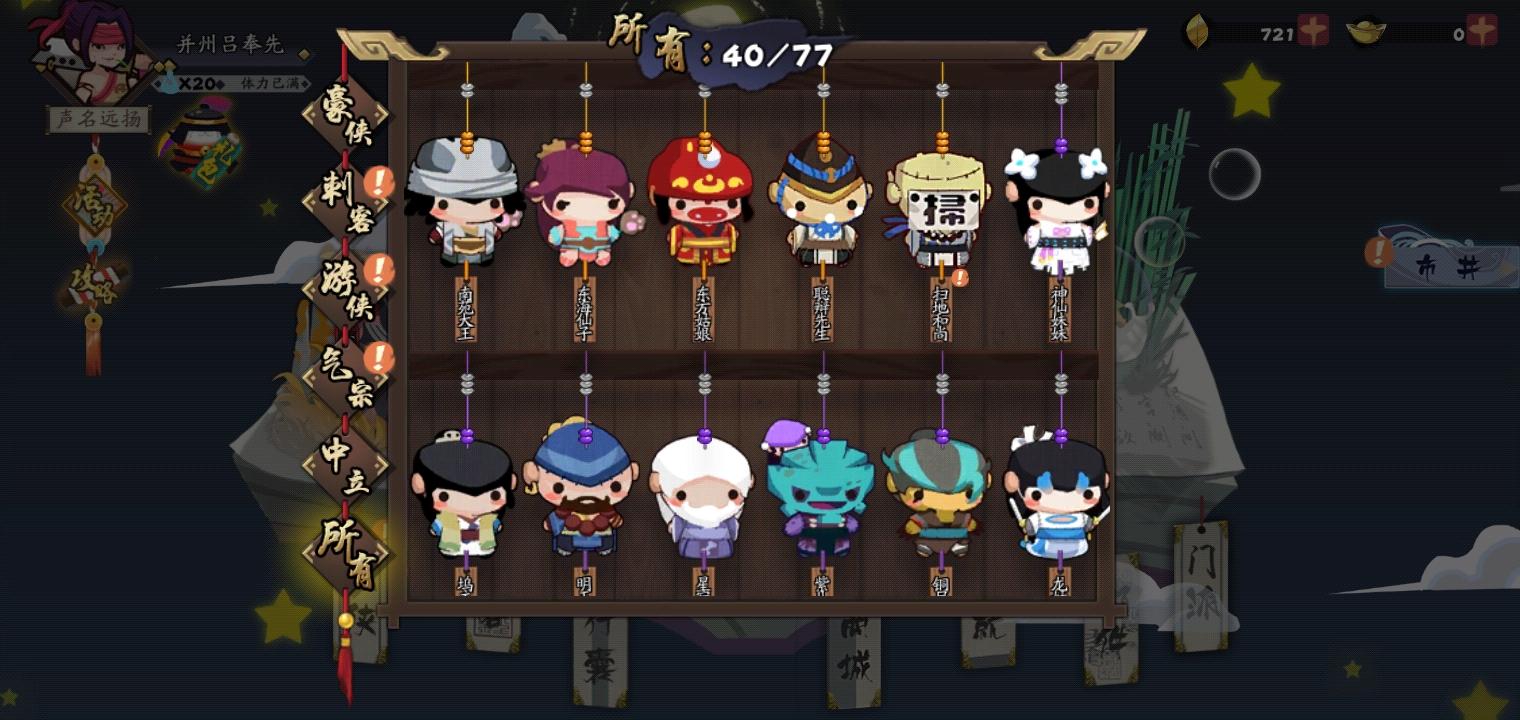
Task: Tap the exclamation badge on 游侠 tab
Action: (379, 270)
